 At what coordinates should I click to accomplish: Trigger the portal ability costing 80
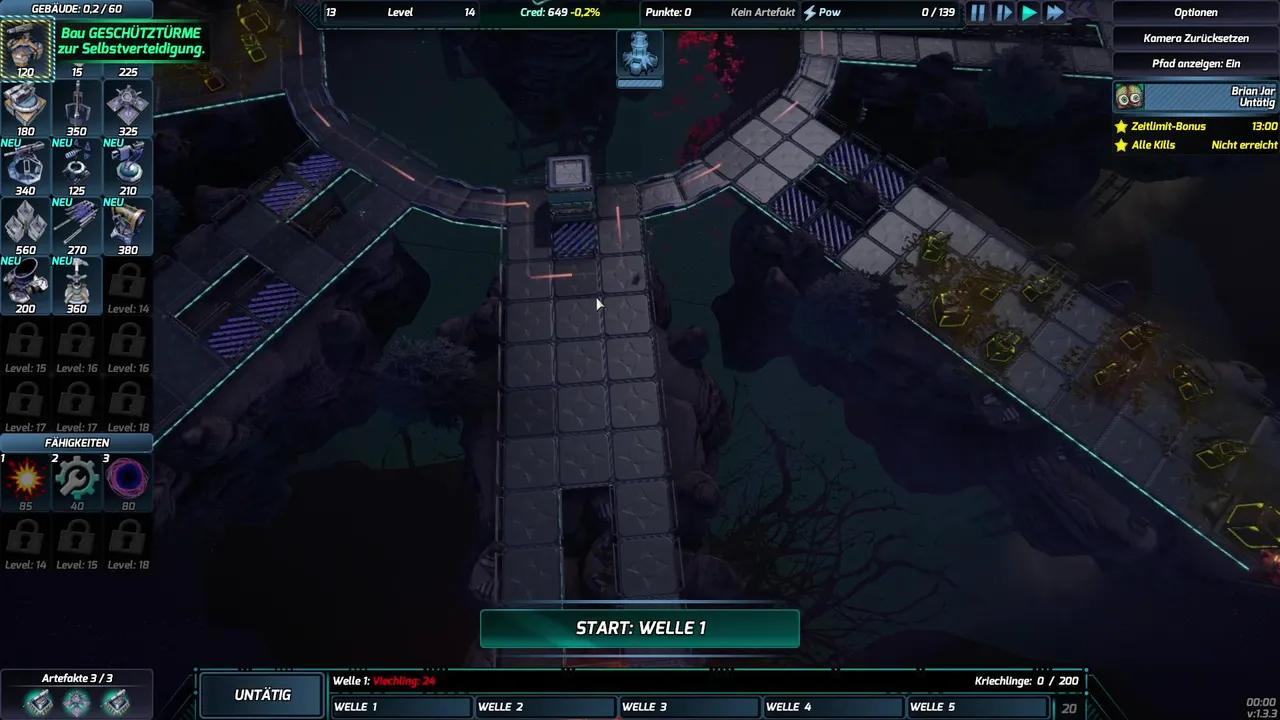coord(127,480)
